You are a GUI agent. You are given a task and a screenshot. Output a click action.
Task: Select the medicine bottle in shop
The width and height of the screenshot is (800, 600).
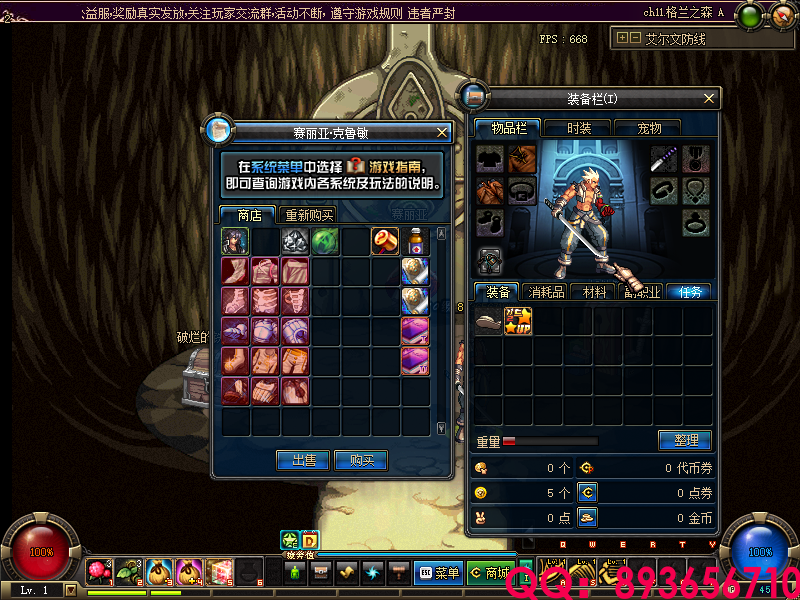(416, 241)
